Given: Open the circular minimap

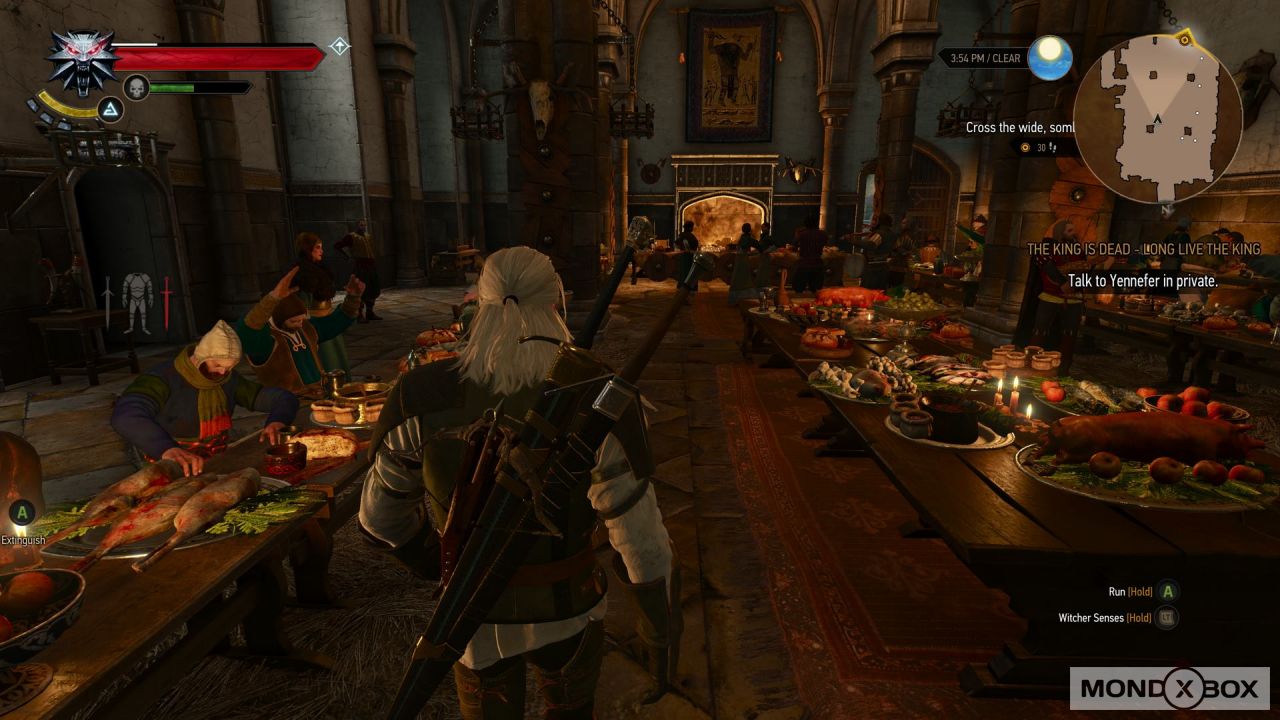Looking at the screenshot, I should click(1157, 118).
